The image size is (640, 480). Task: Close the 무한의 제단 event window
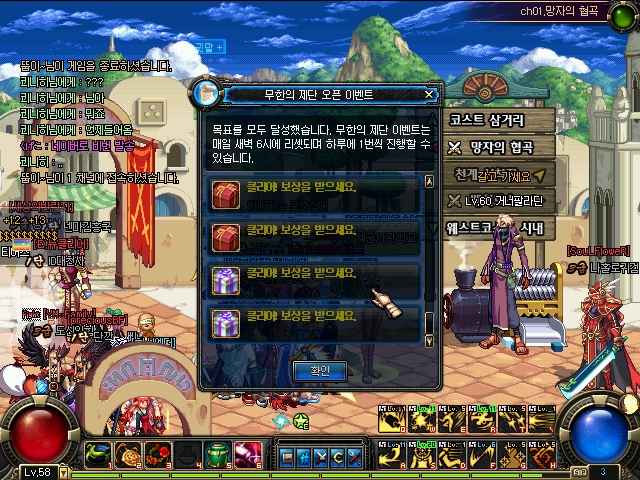tap(429, 95)
